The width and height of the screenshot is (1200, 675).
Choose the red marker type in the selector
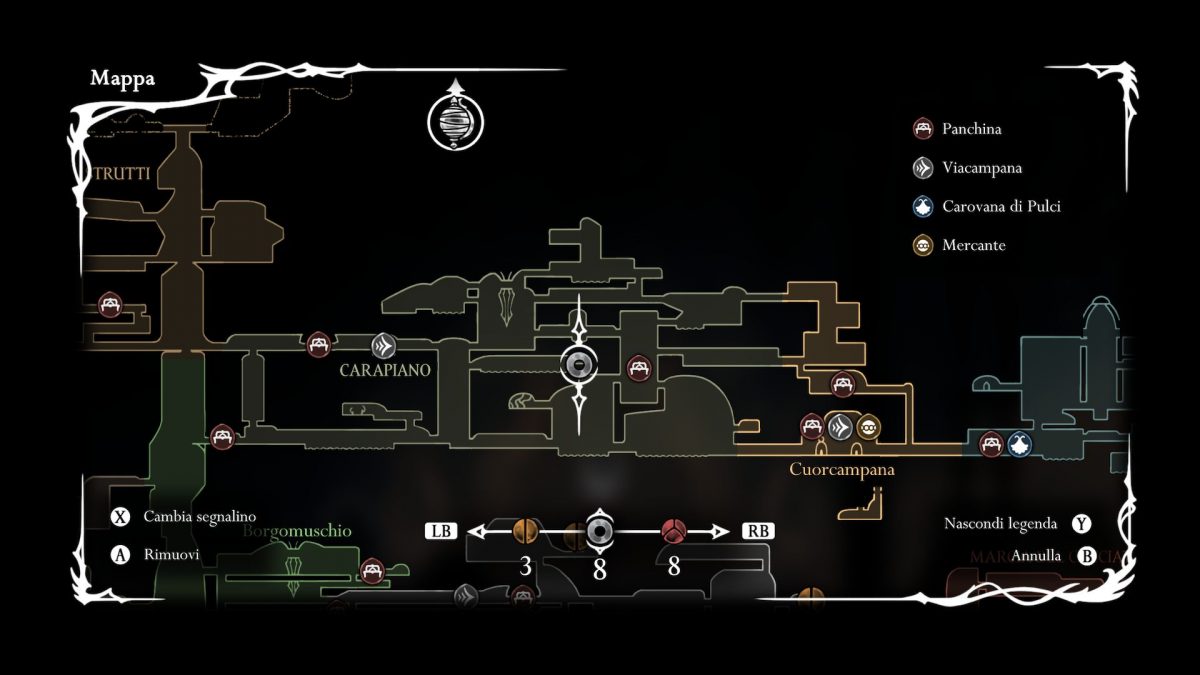tap(673, 531)
